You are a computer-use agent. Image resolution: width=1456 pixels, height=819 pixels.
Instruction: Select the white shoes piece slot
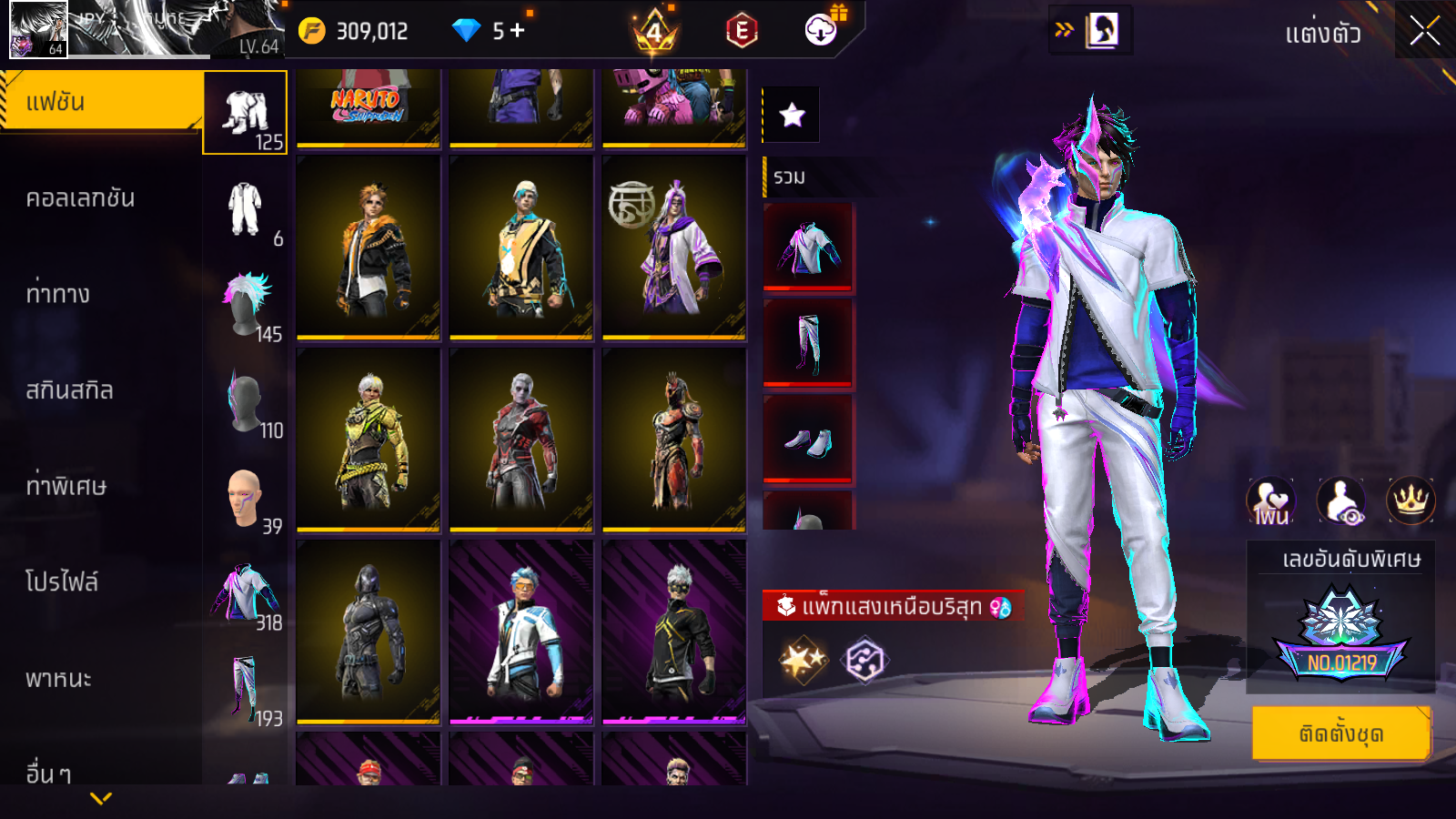(x=808, y=440)
